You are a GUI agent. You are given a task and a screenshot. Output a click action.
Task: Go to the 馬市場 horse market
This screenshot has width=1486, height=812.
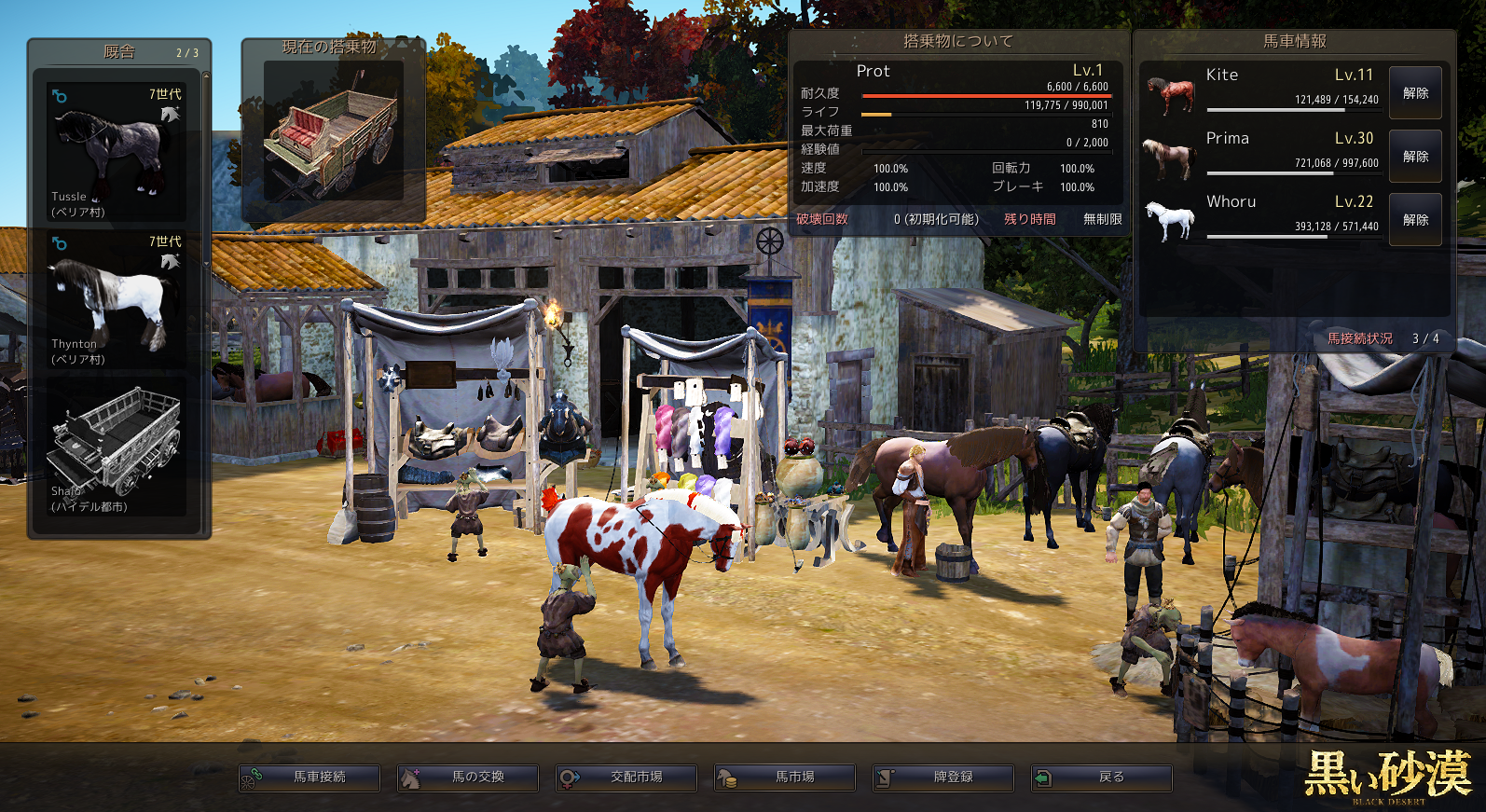tap(785, 778)
